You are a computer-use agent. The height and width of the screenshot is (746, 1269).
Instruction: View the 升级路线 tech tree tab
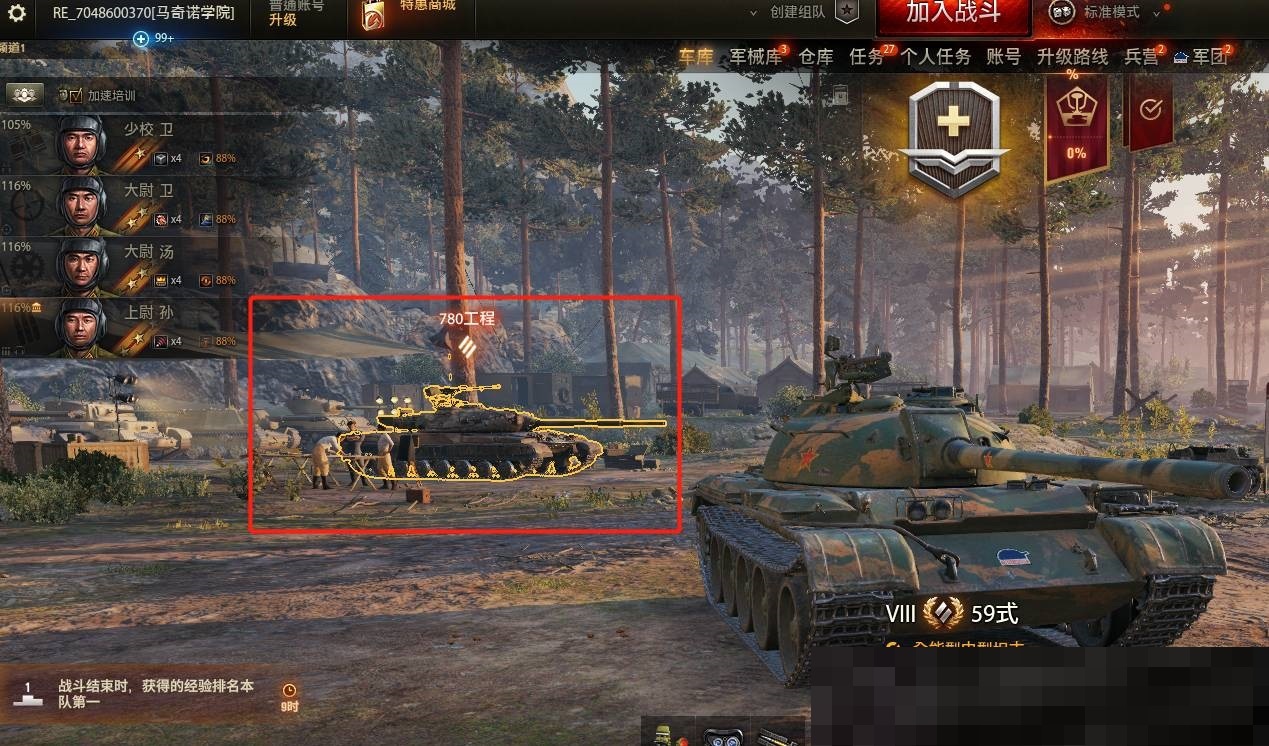point(1072,57)
